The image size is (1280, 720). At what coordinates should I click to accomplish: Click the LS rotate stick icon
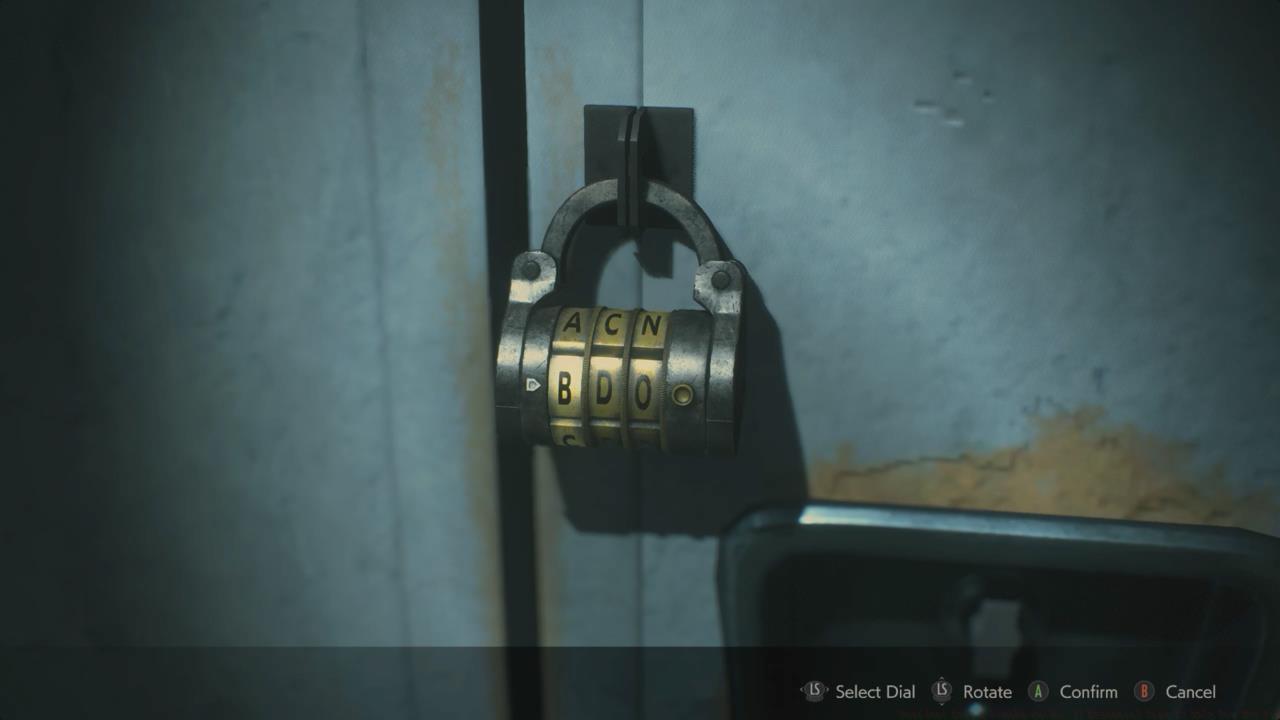[941, 691]
